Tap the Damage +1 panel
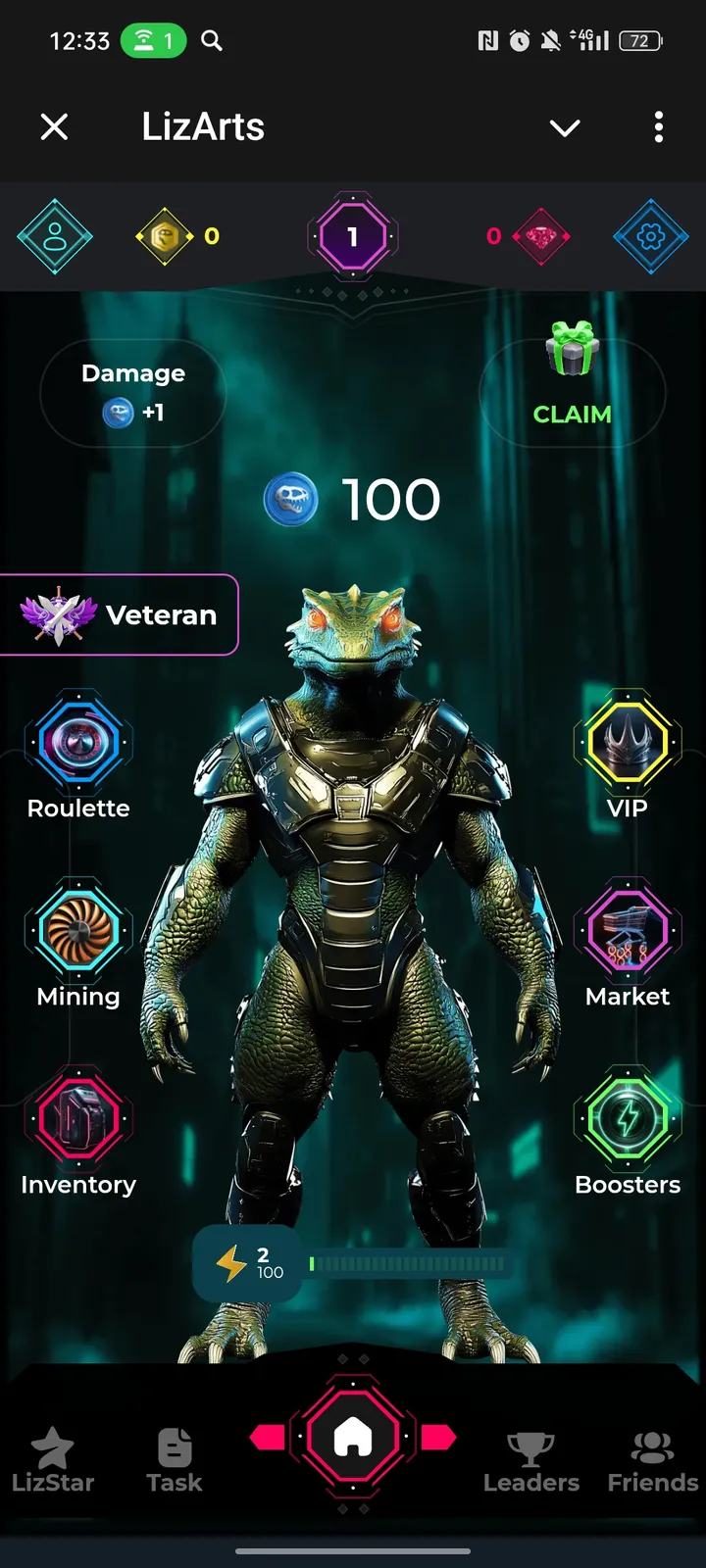This screenshot has height=1568, width=706. (x=133, y=393)
